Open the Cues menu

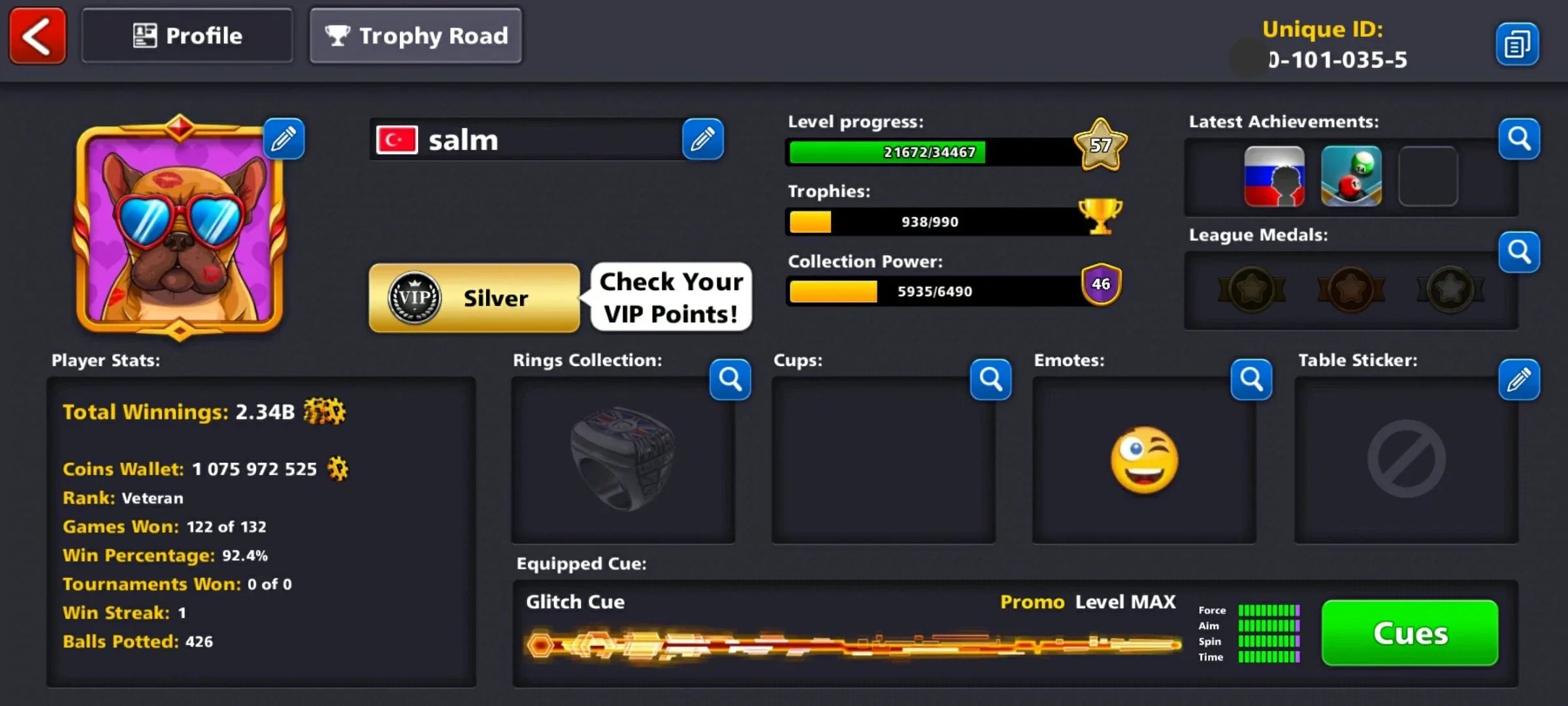point(1409,632)
